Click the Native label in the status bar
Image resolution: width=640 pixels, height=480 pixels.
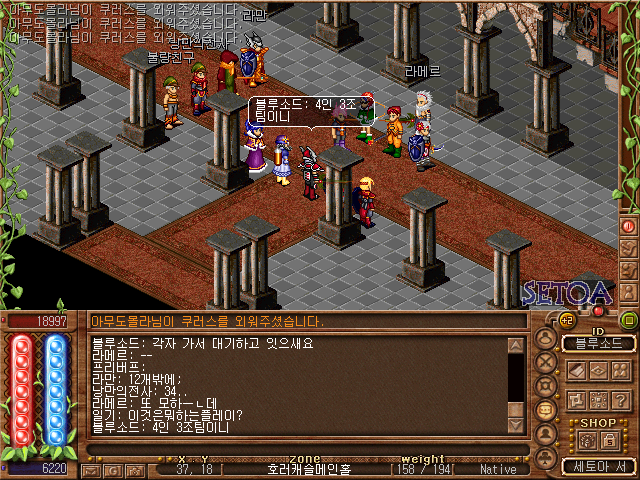tap(498, 468)
